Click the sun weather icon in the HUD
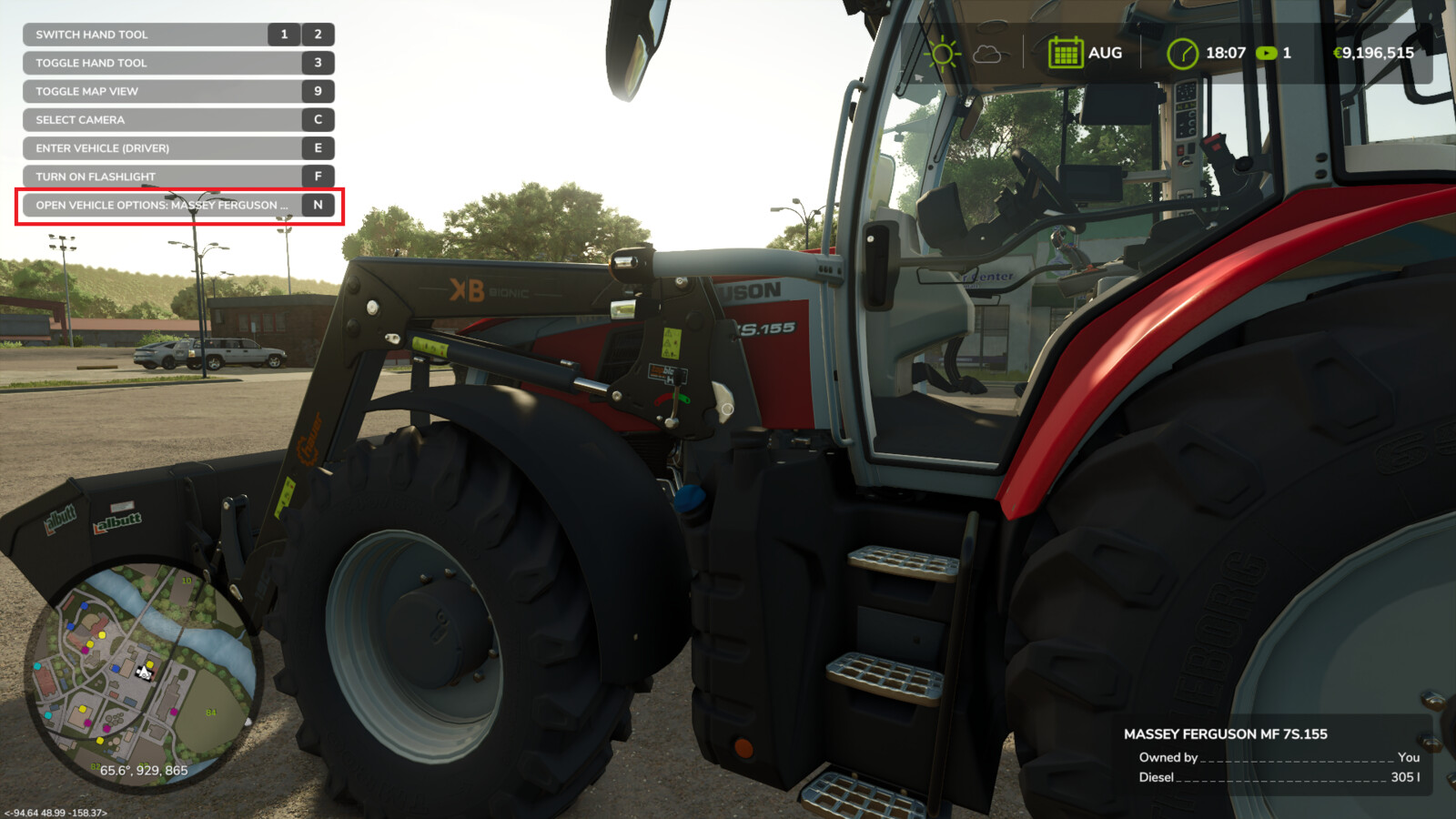This screenshot has width=1456, height=819. [x=945, y=52]
